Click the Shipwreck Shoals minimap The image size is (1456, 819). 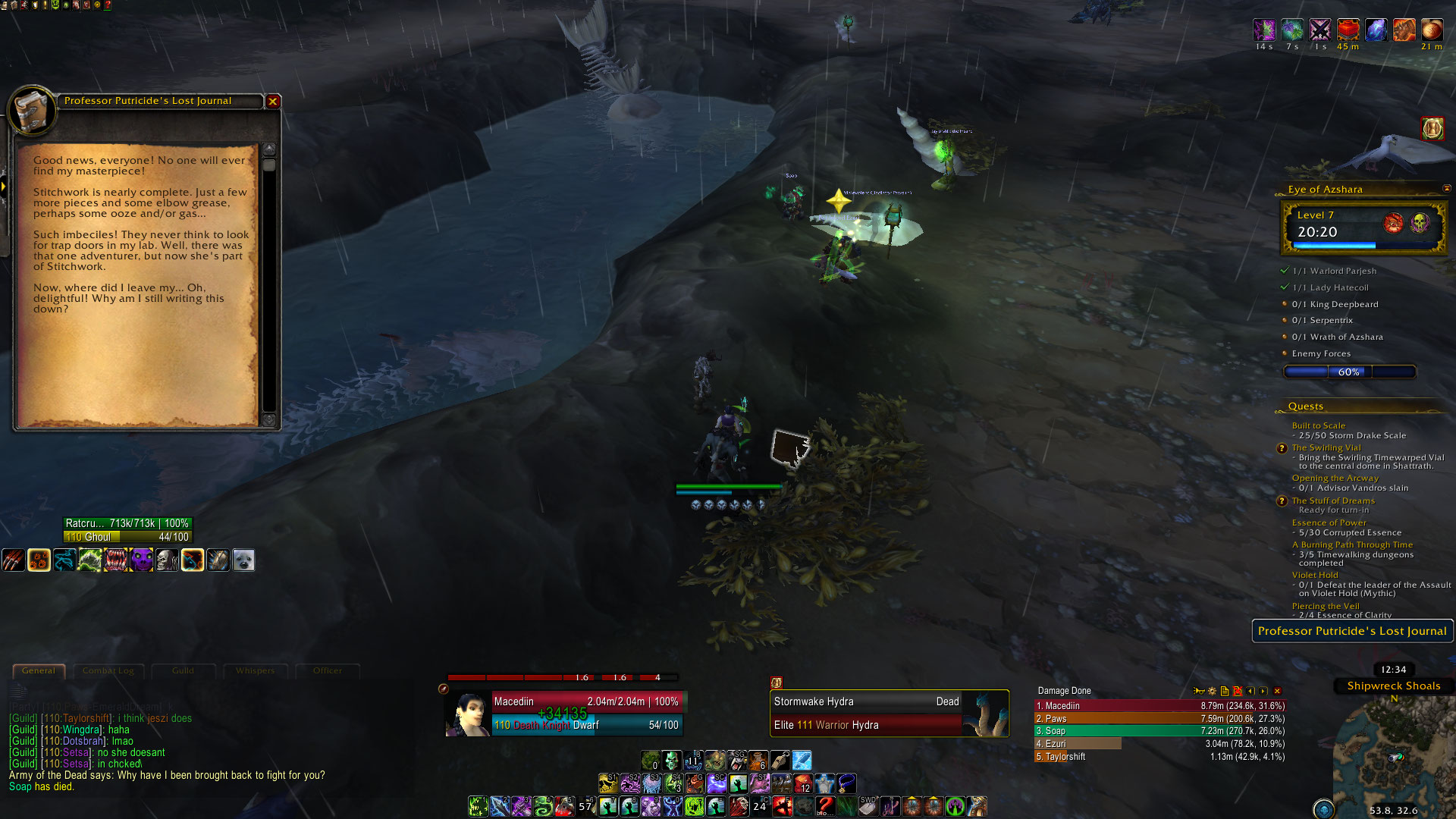coord(1392,751)
